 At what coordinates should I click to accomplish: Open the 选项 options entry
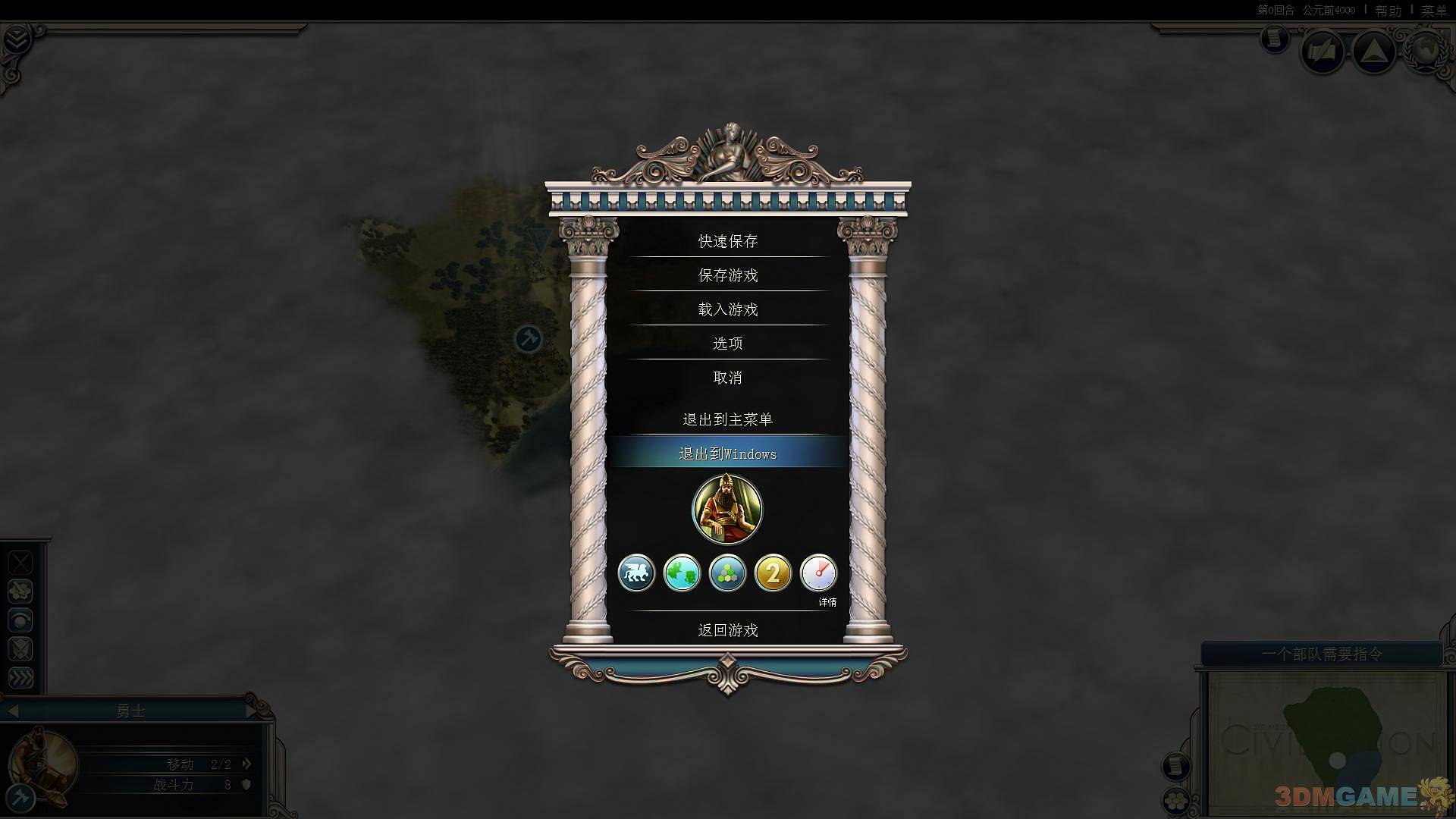pos(727,343)
